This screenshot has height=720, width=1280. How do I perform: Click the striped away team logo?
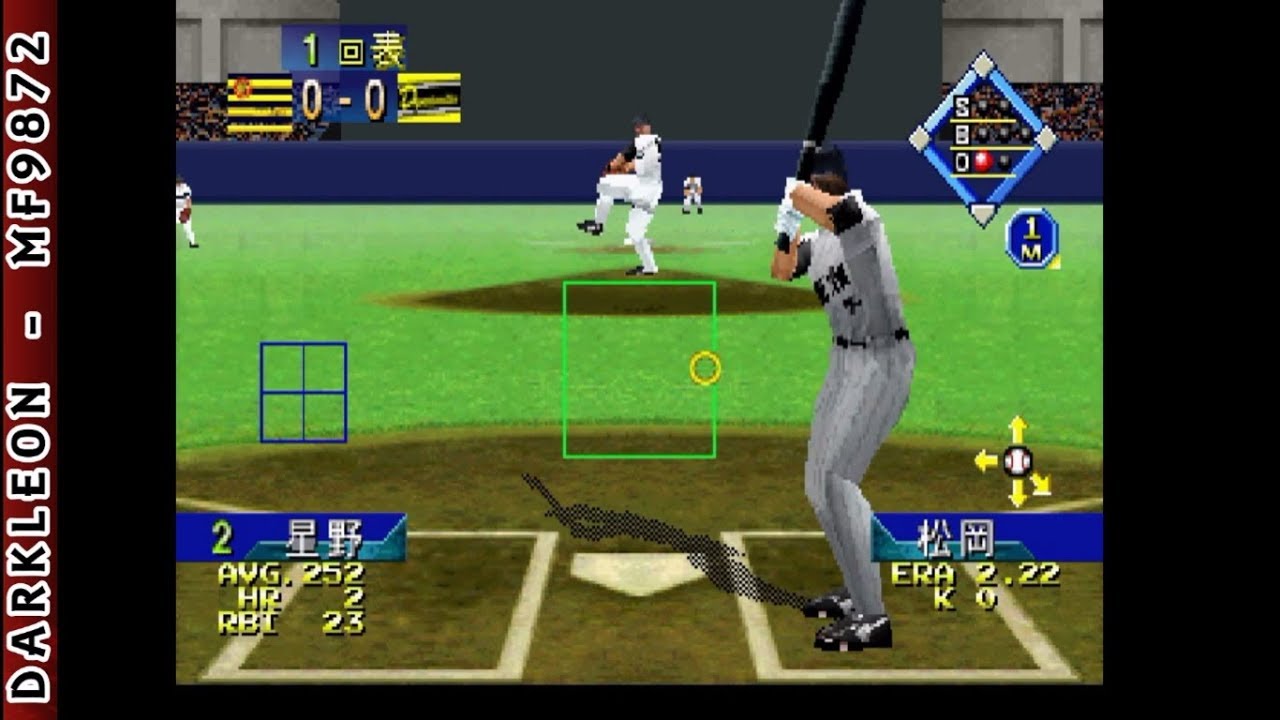pos(259,103)
